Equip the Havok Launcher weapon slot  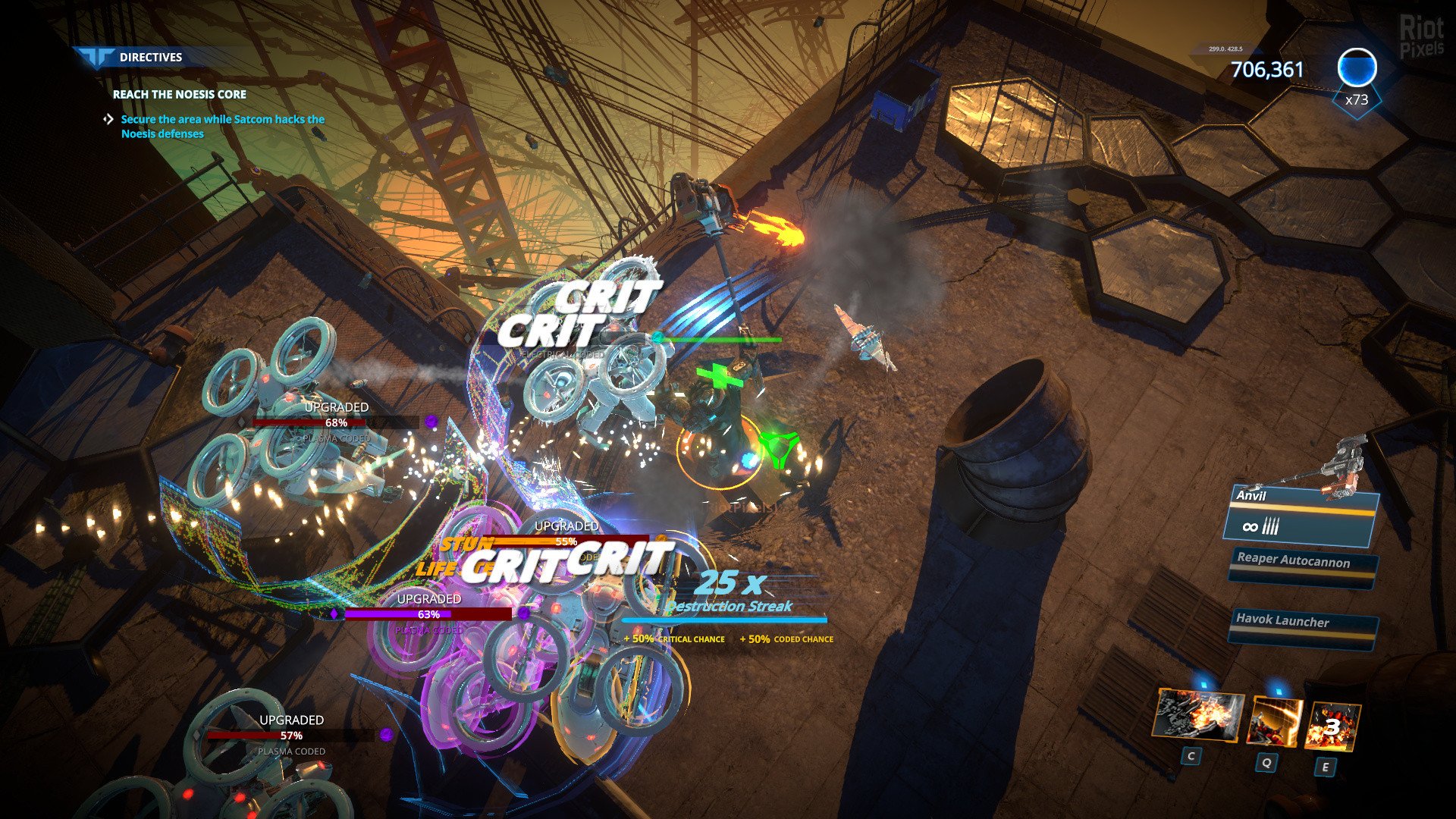pyautogui.click(x=1302, y=627)
